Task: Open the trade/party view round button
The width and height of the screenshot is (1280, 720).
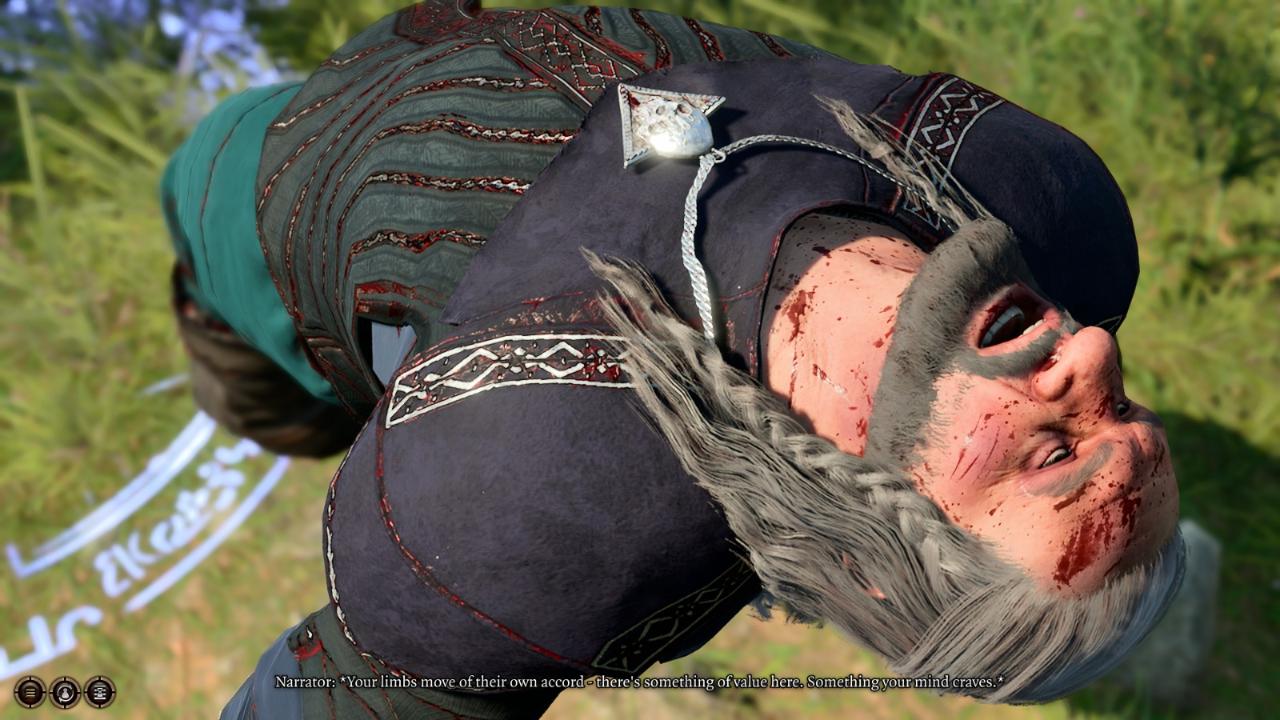Action: (x=100, y=691)
